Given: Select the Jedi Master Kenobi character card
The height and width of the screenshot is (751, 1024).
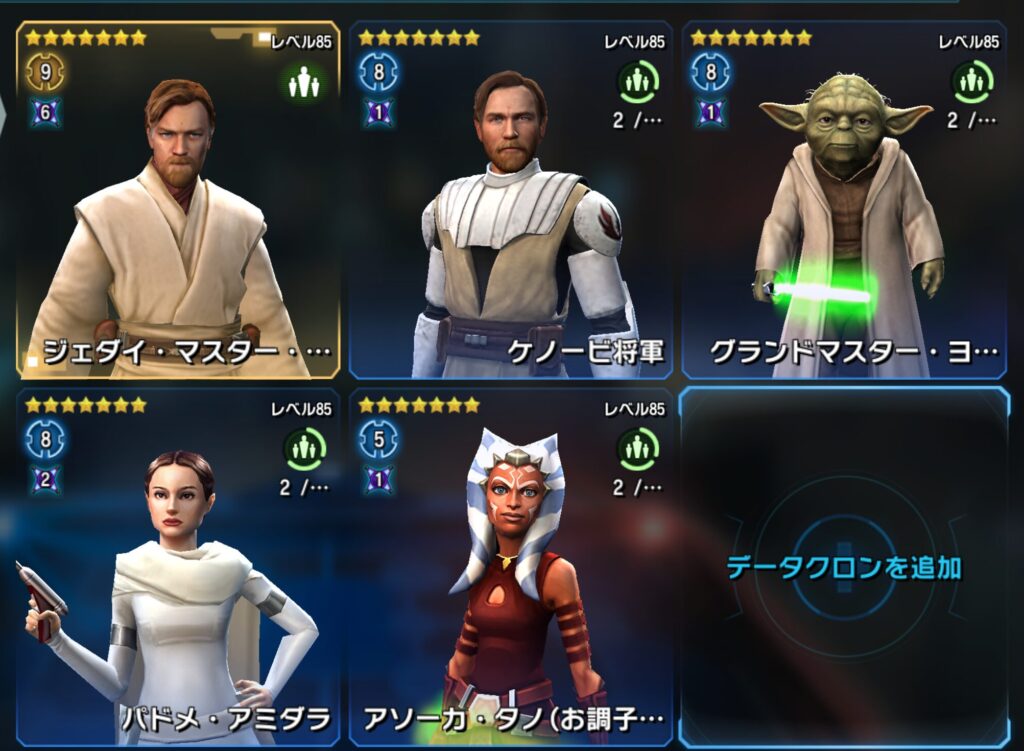Looking at the screenshot, I should (x=178, y=200).
